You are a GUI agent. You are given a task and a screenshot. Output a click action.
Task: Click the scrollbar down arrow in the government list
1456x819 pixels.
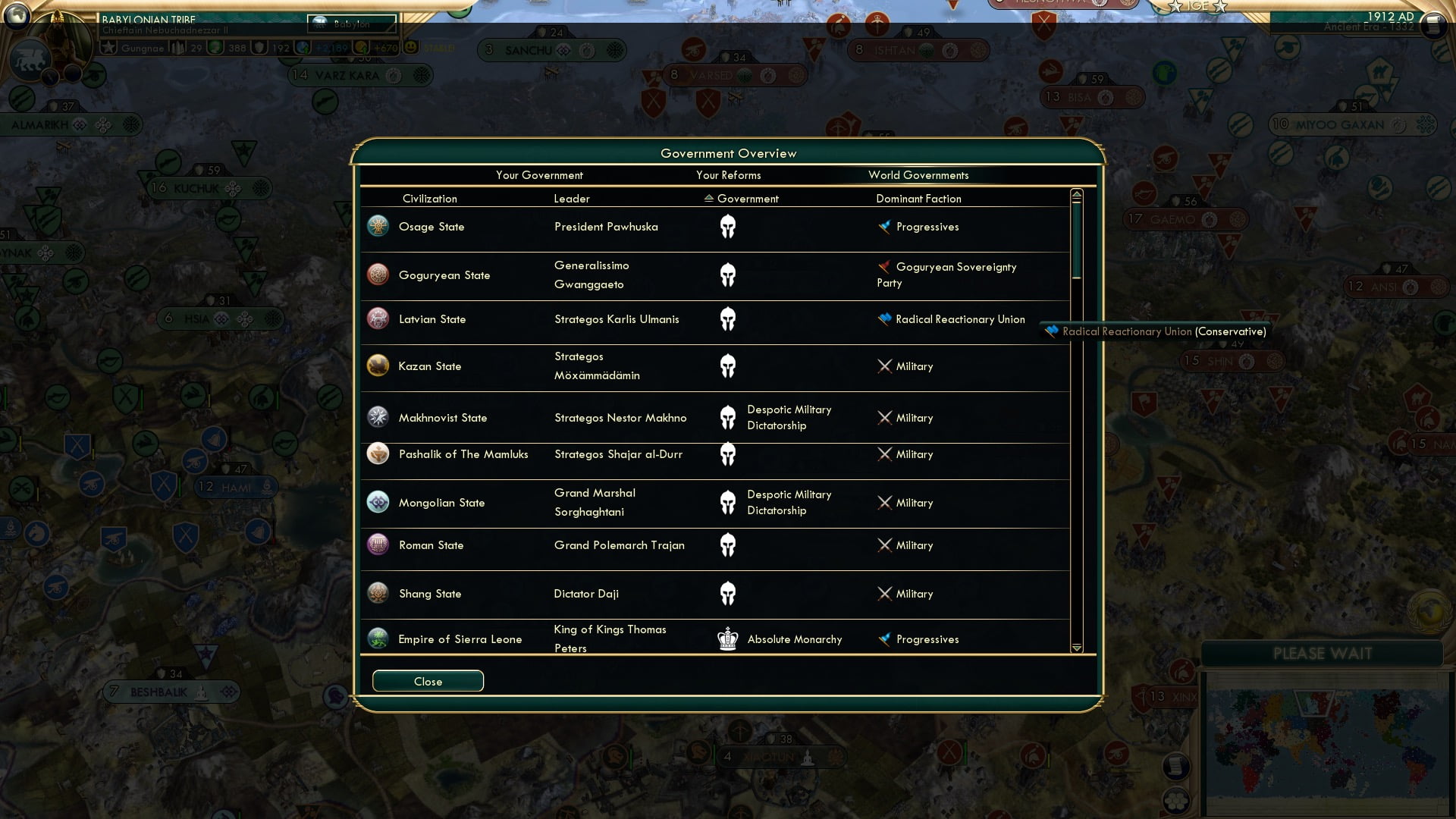[x=1076, y=648]
